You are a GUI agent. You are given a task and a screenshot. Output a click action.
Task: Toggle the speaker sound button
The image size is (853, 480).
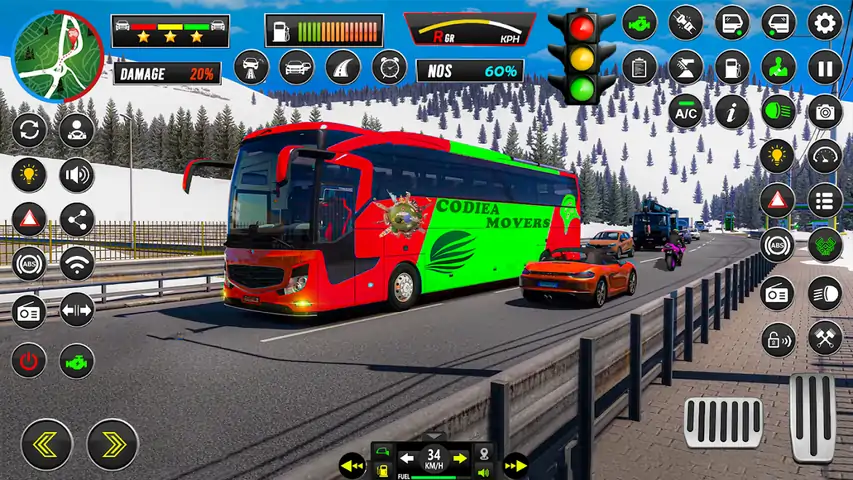click(x=76, y=175)
